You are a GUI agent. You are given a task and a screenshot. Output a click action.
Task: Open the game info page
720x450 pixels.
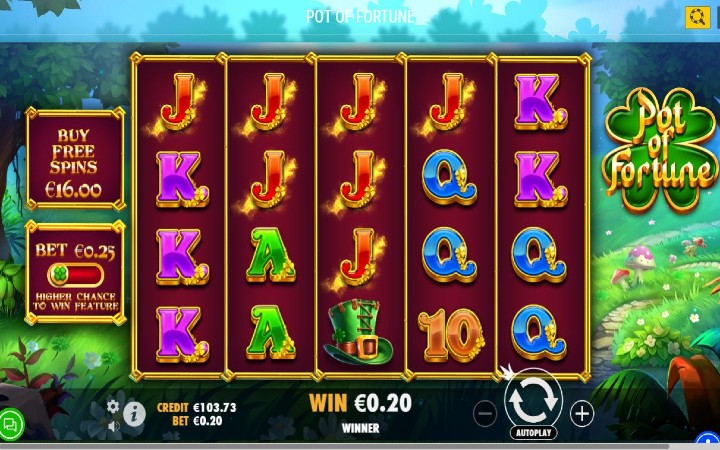coord(134,414)
